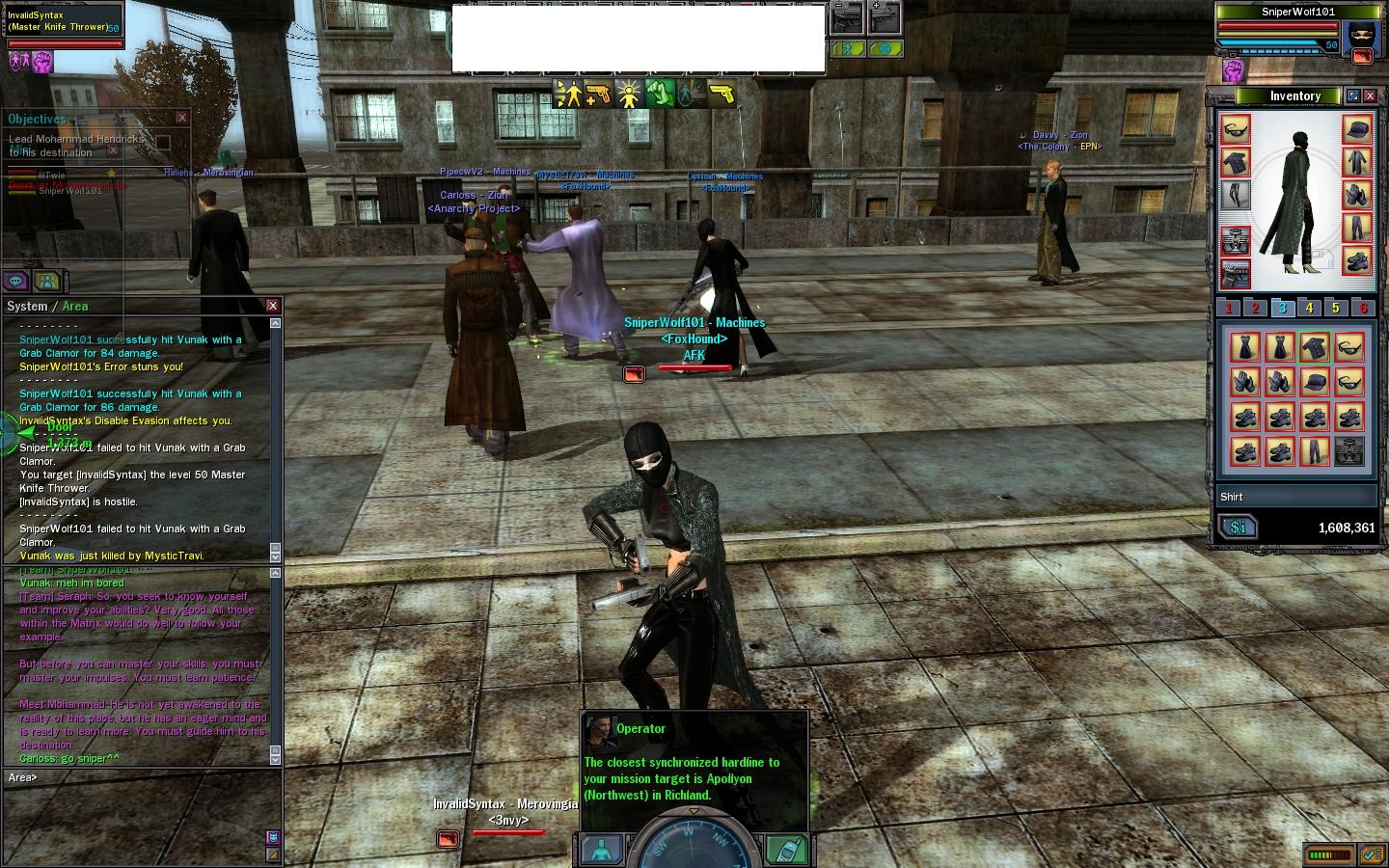The image size is (1389, 868).
Task: Toggle the Objectives checkbox for Mohammad Hendricks
Action: (x=163, y=143)
